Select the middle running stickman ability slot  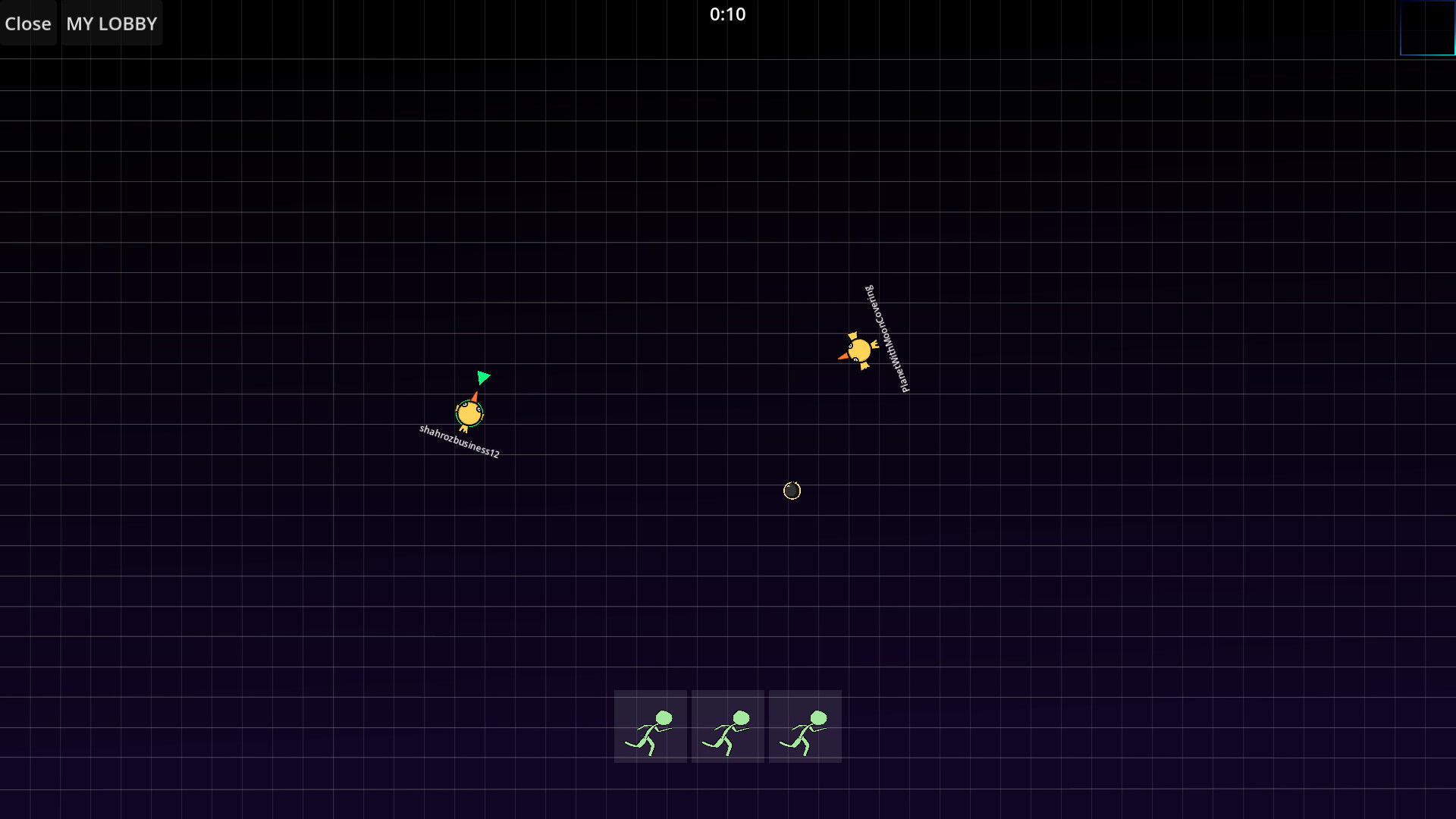(727, 726)
